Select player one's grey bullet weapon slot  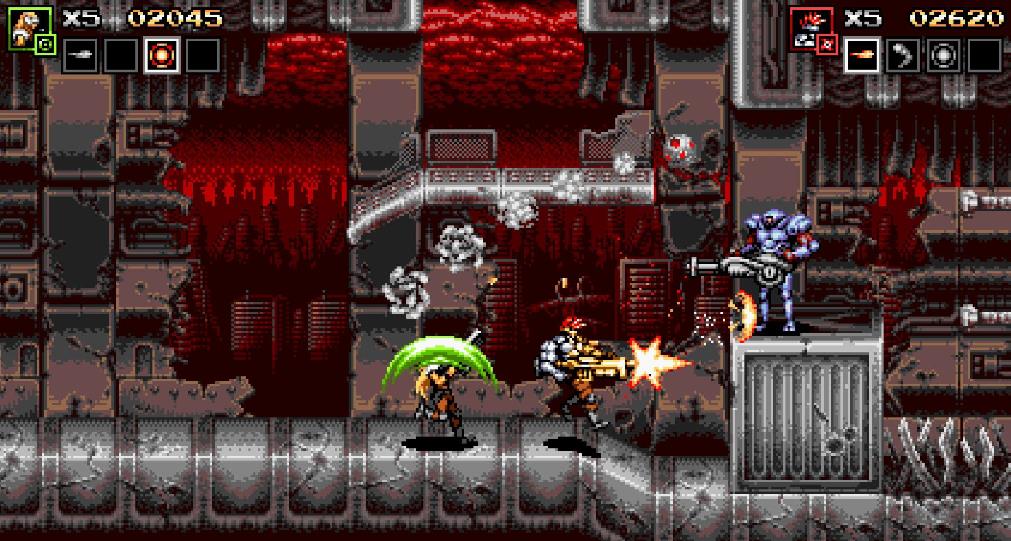tap(81, 56)
